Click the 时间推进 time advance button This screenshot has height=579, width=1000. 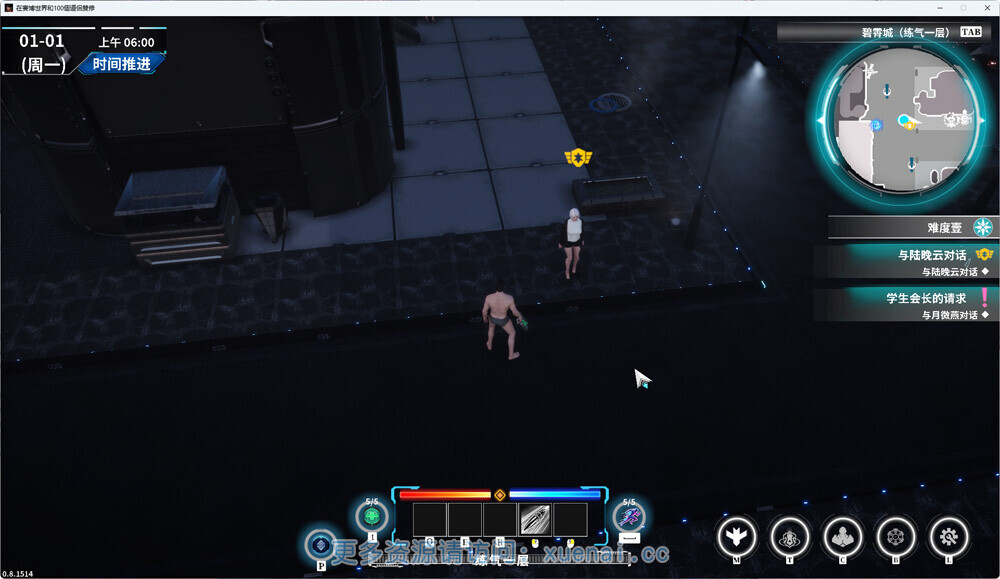tap(121, 65)
